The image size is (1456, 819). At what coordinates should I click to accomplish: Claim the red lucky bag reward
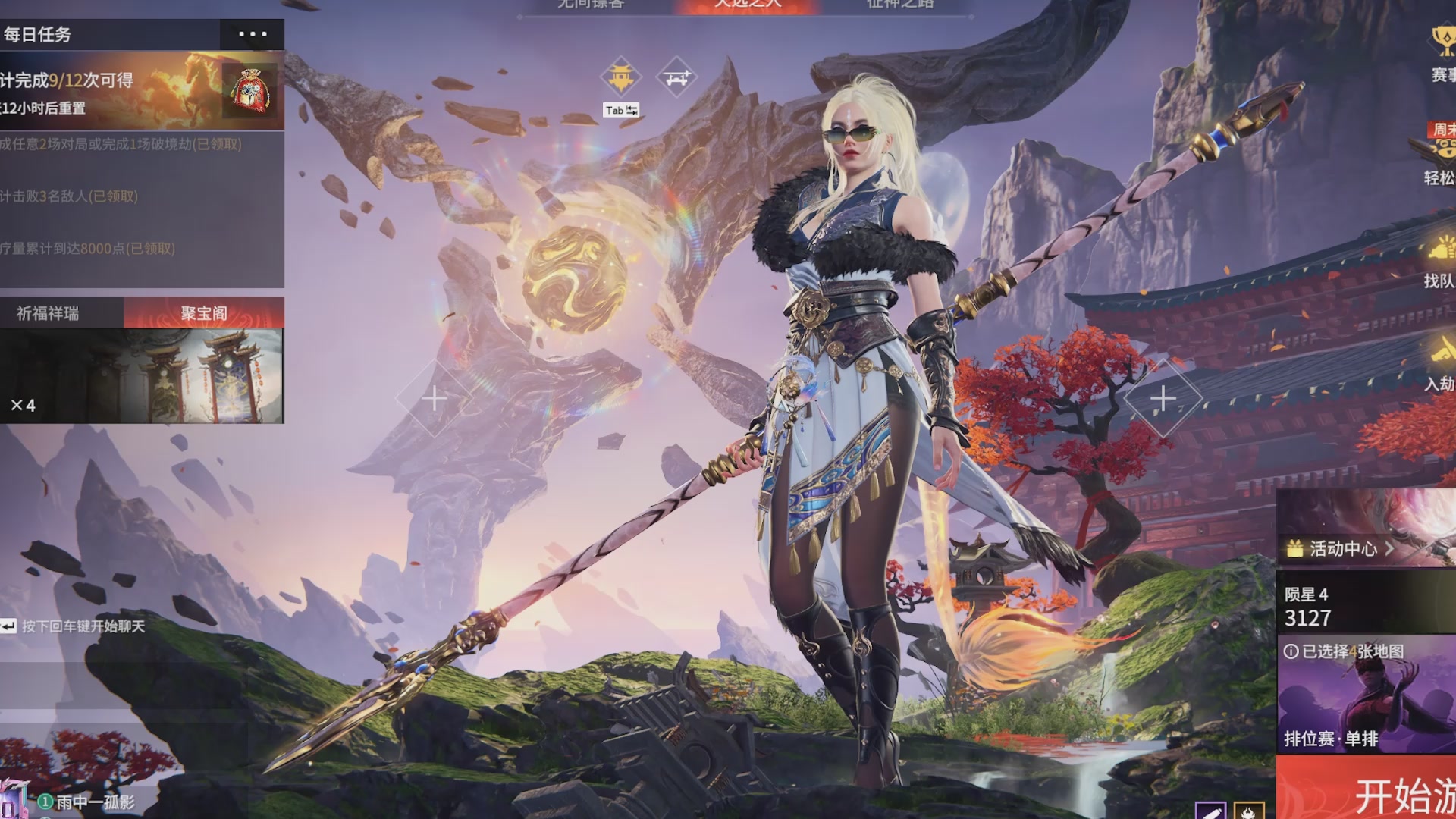(x=249, y=90)
